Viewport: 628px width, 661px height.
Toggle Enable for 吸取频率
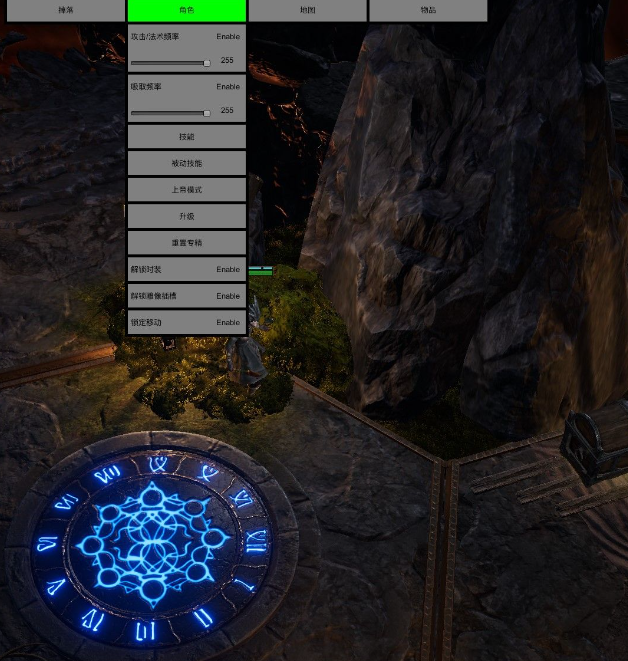click(228, 87)
